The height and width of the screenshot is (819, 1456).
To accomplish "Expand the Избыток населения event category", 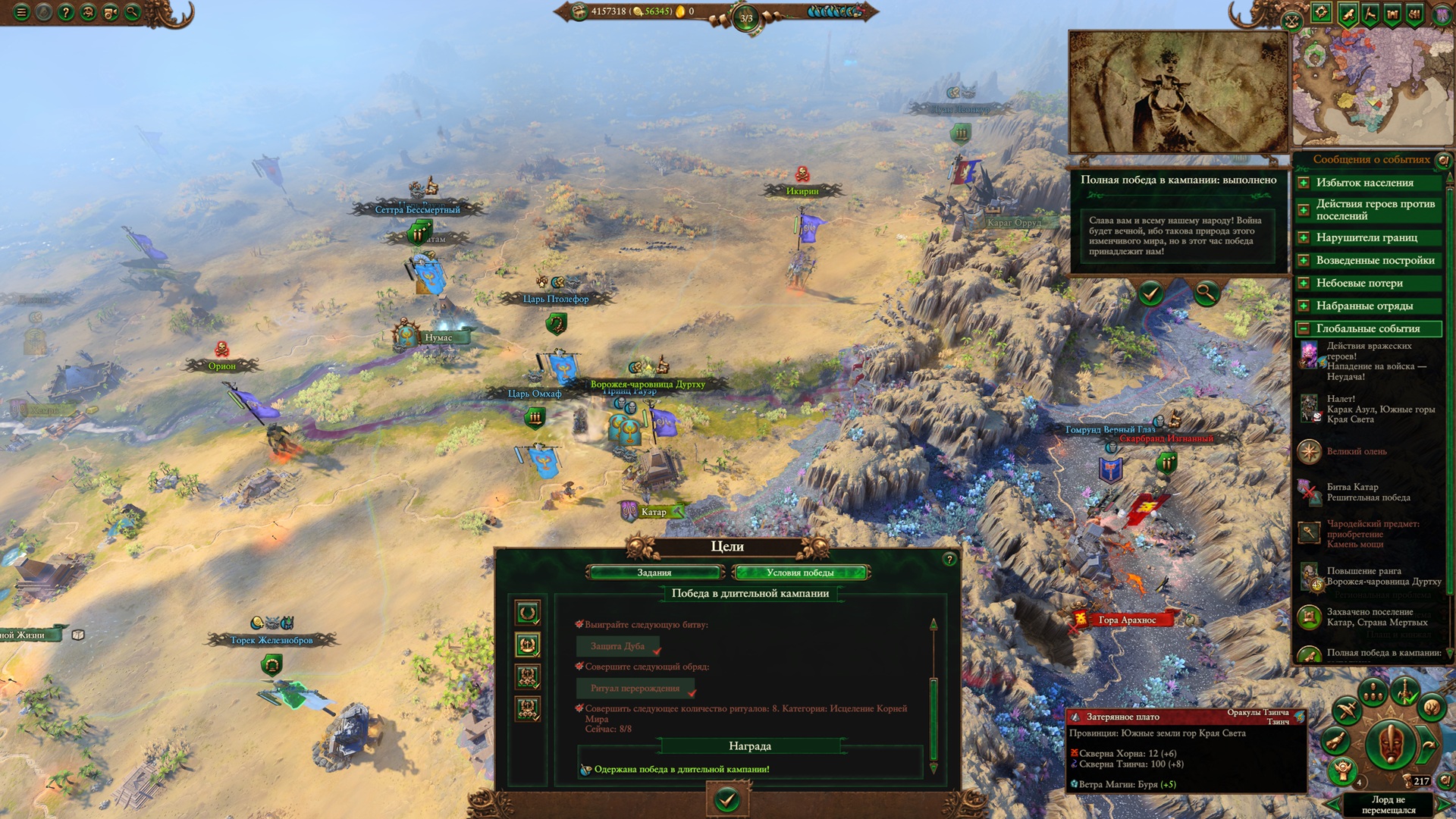I will coord(1304,183).
